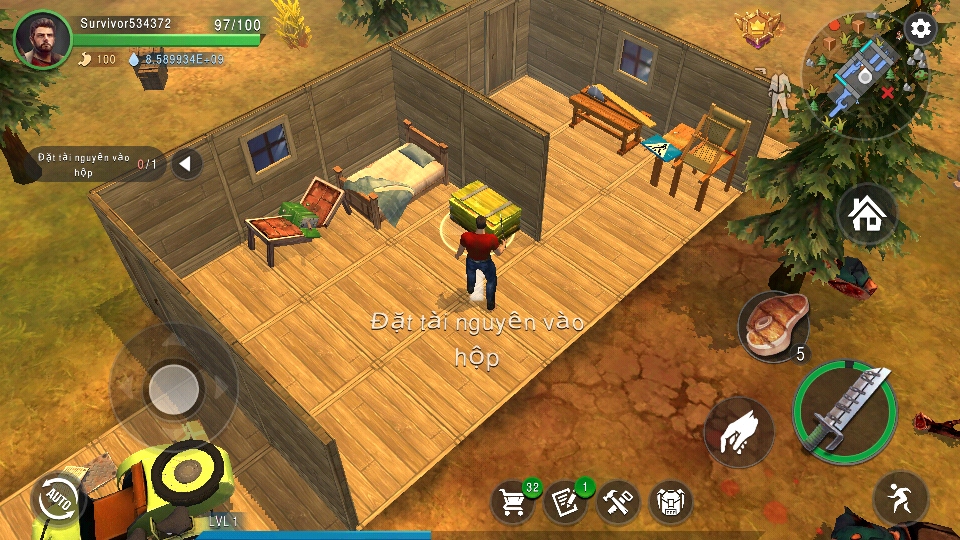This screenshot has width=960, height=540.
Task: Select the "Đặt tài nguyên vào hộp" quest tracker
Action: (x=95, y=163)
